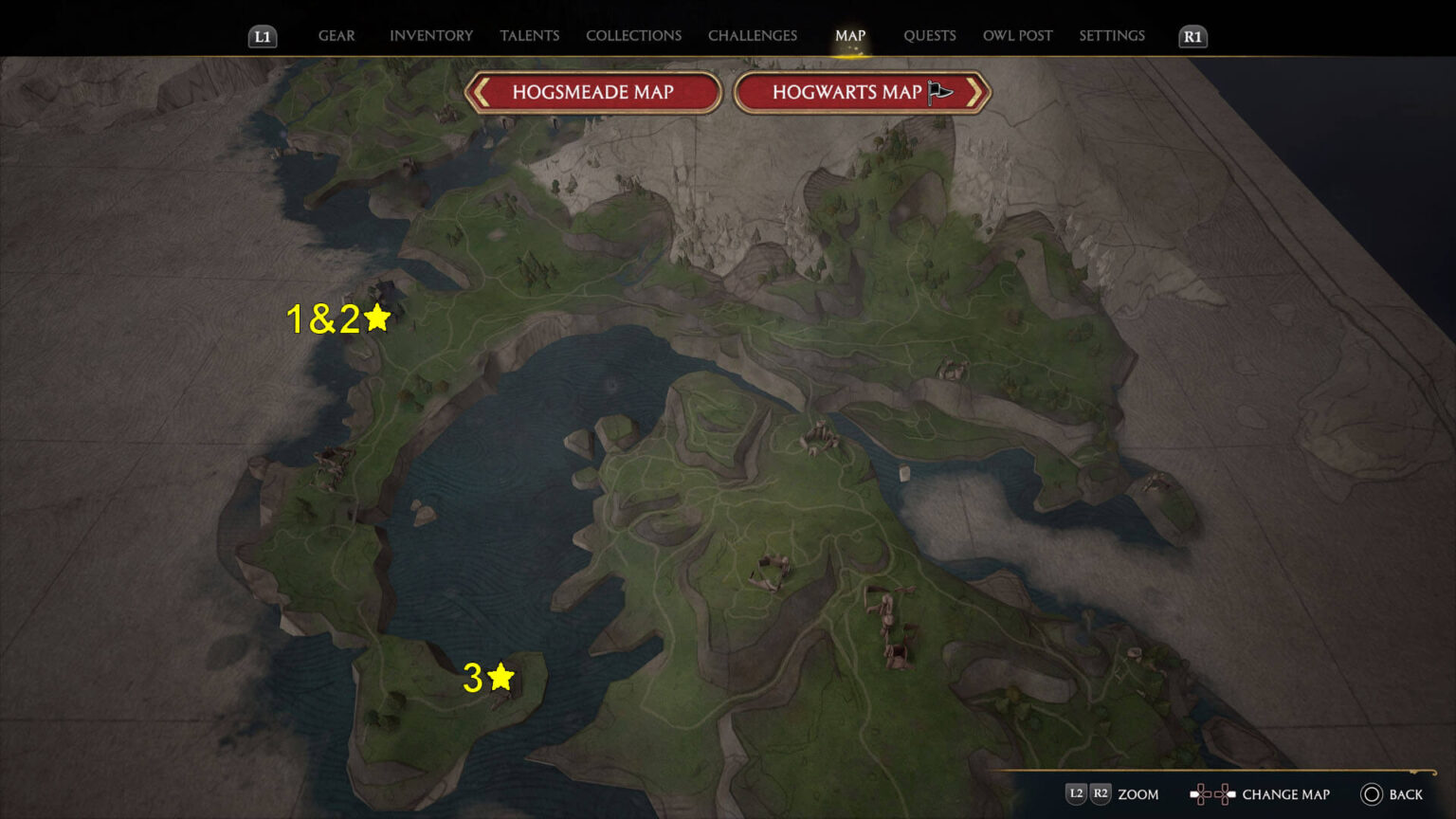Open the left chevron on Hogsmeade Map banner

pos(482,92)
